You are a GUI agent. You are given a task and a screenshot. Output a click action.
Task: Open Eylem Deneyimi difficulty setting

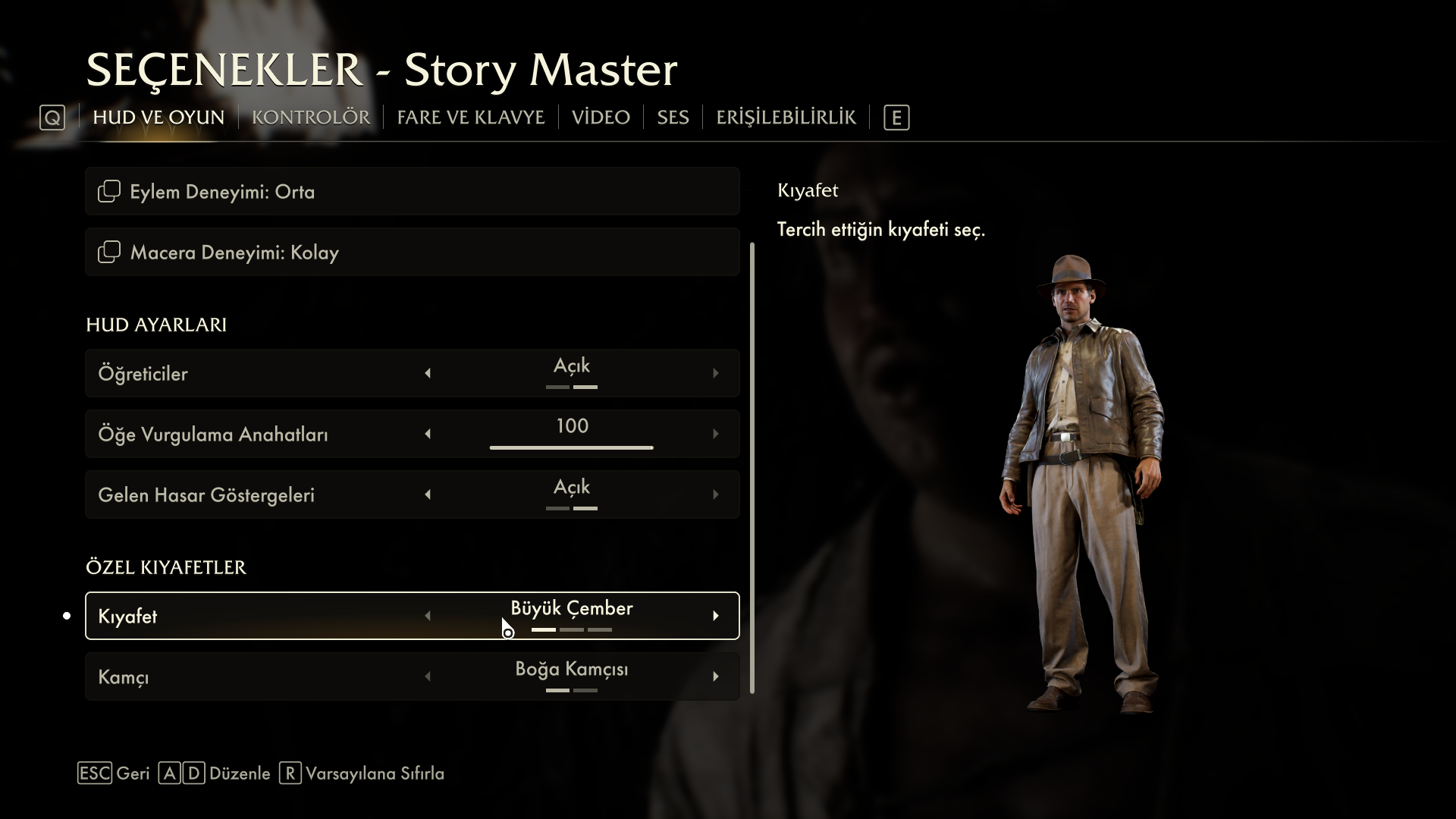click(412, 191)
